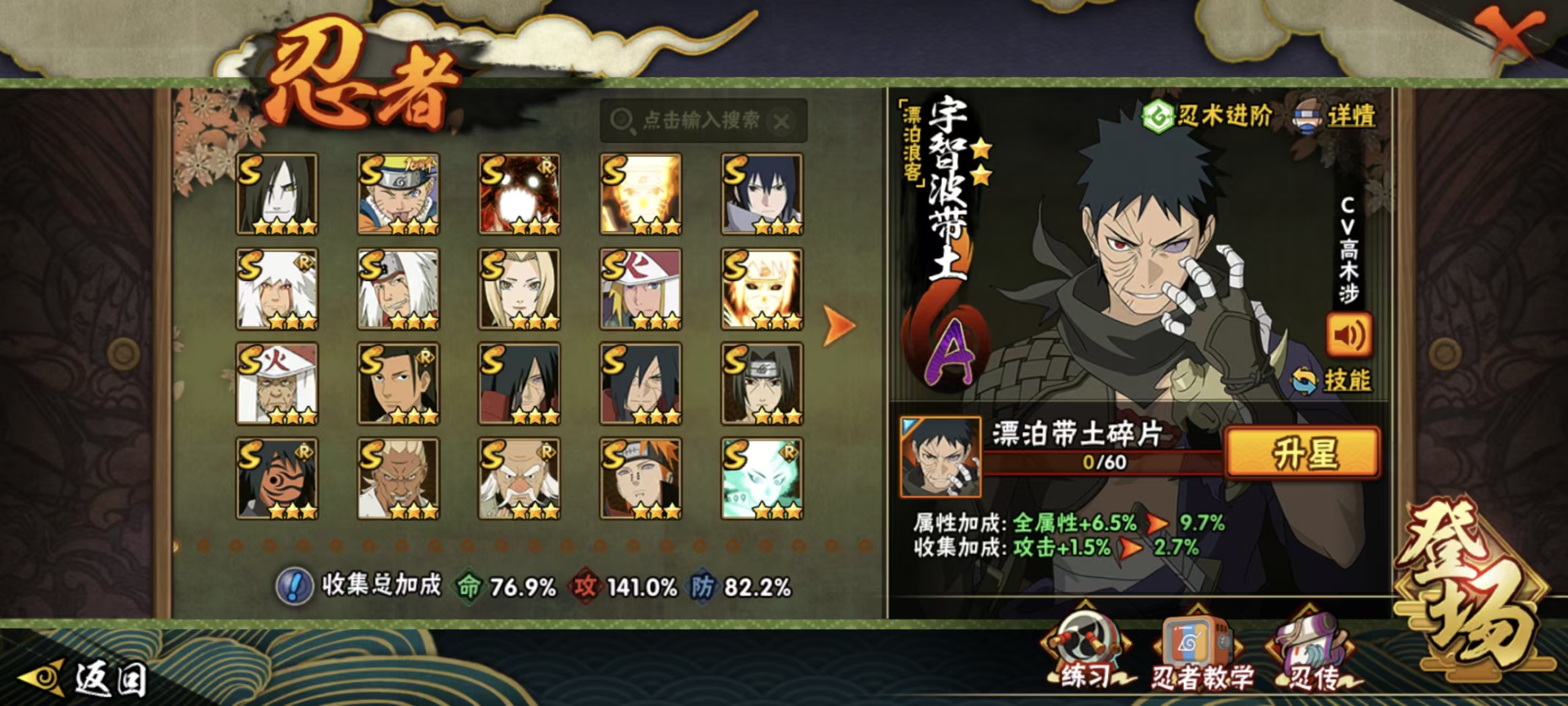Show the 详情 details panel
The width and height of the screenshot is (1568, 706).
point(1336,115)
